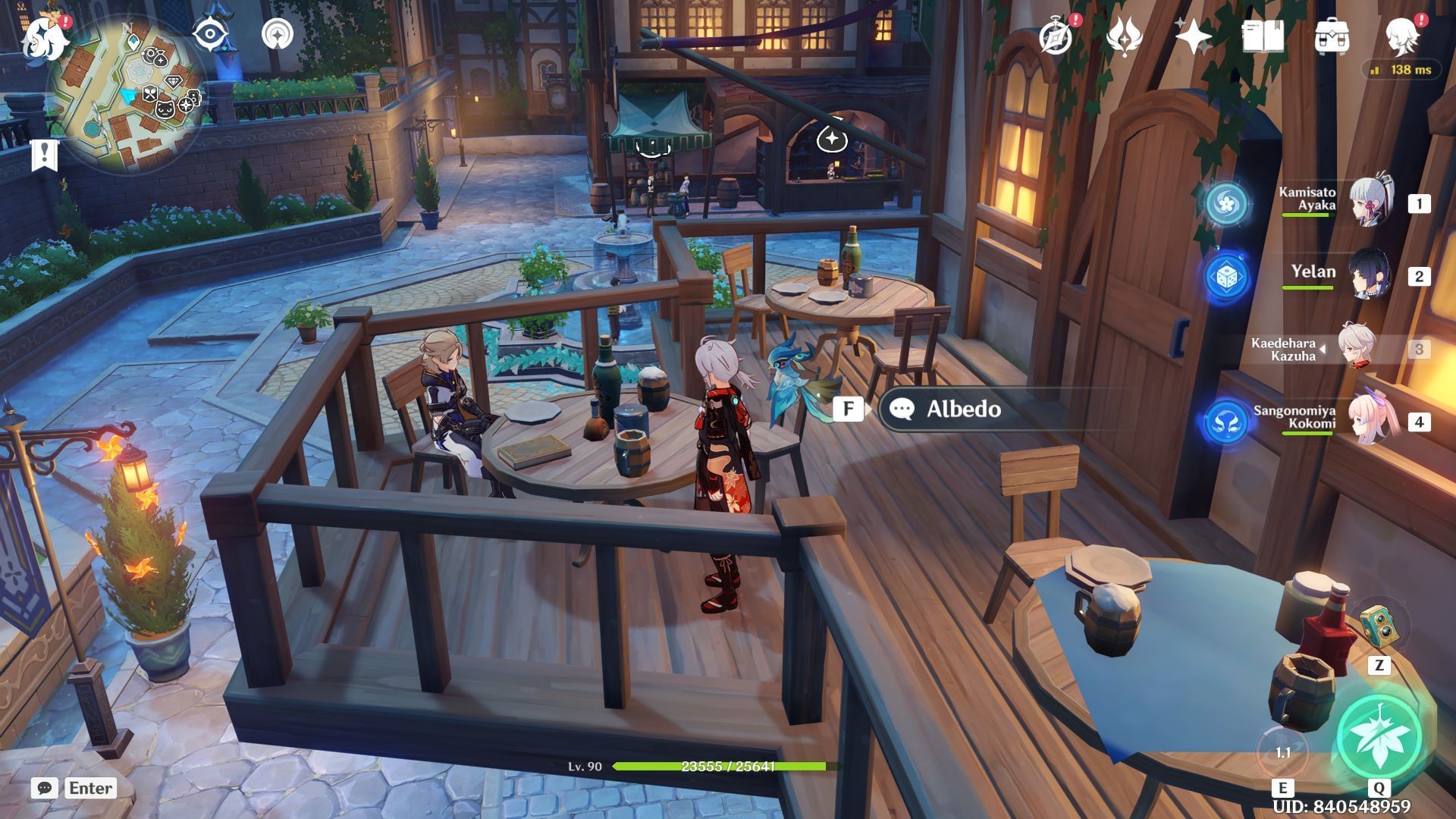
Task: Talk to Albedo dialogue prompt
Action: click(x=963, y=409)
